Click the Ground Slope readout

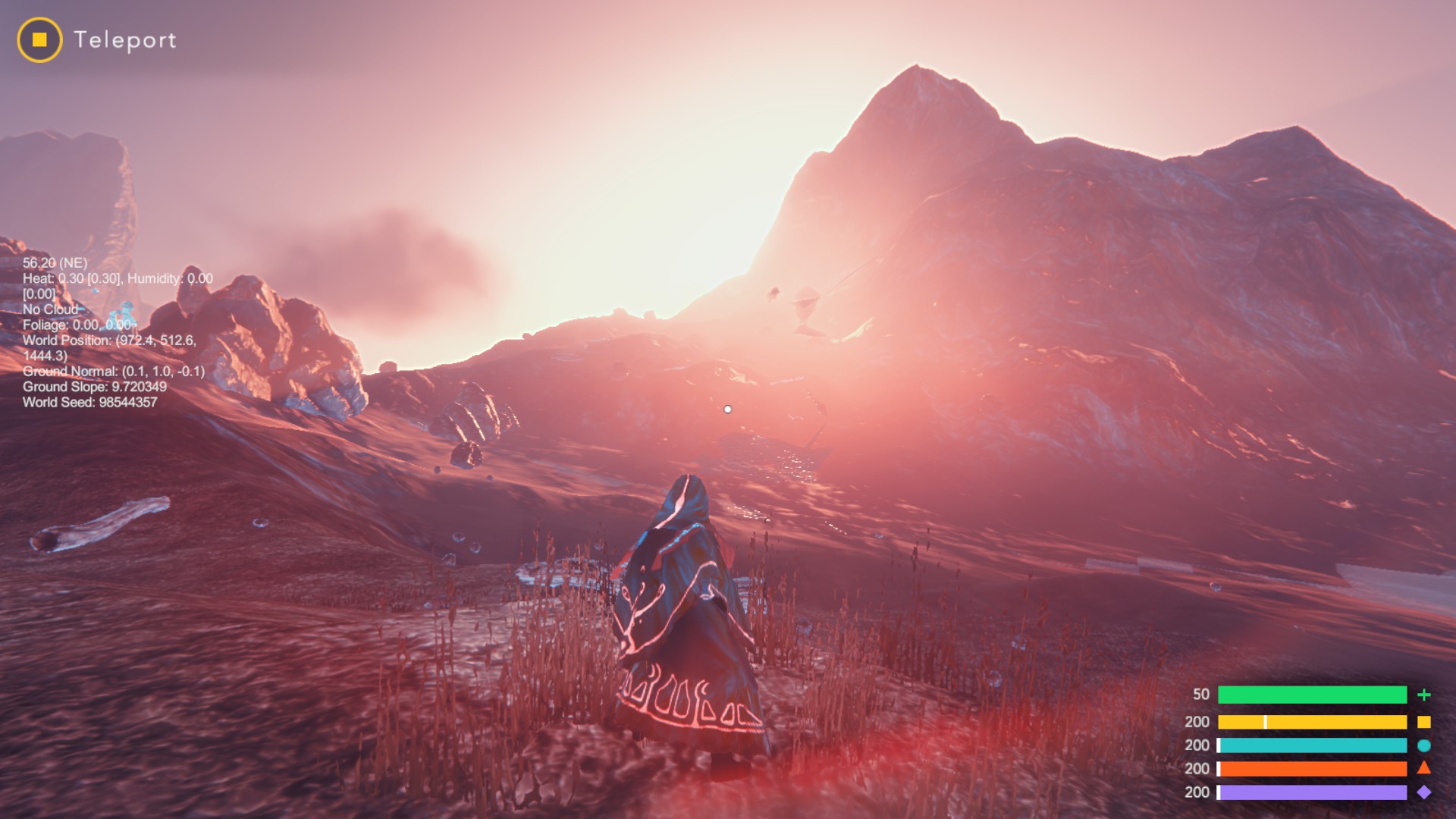[95, 388]
